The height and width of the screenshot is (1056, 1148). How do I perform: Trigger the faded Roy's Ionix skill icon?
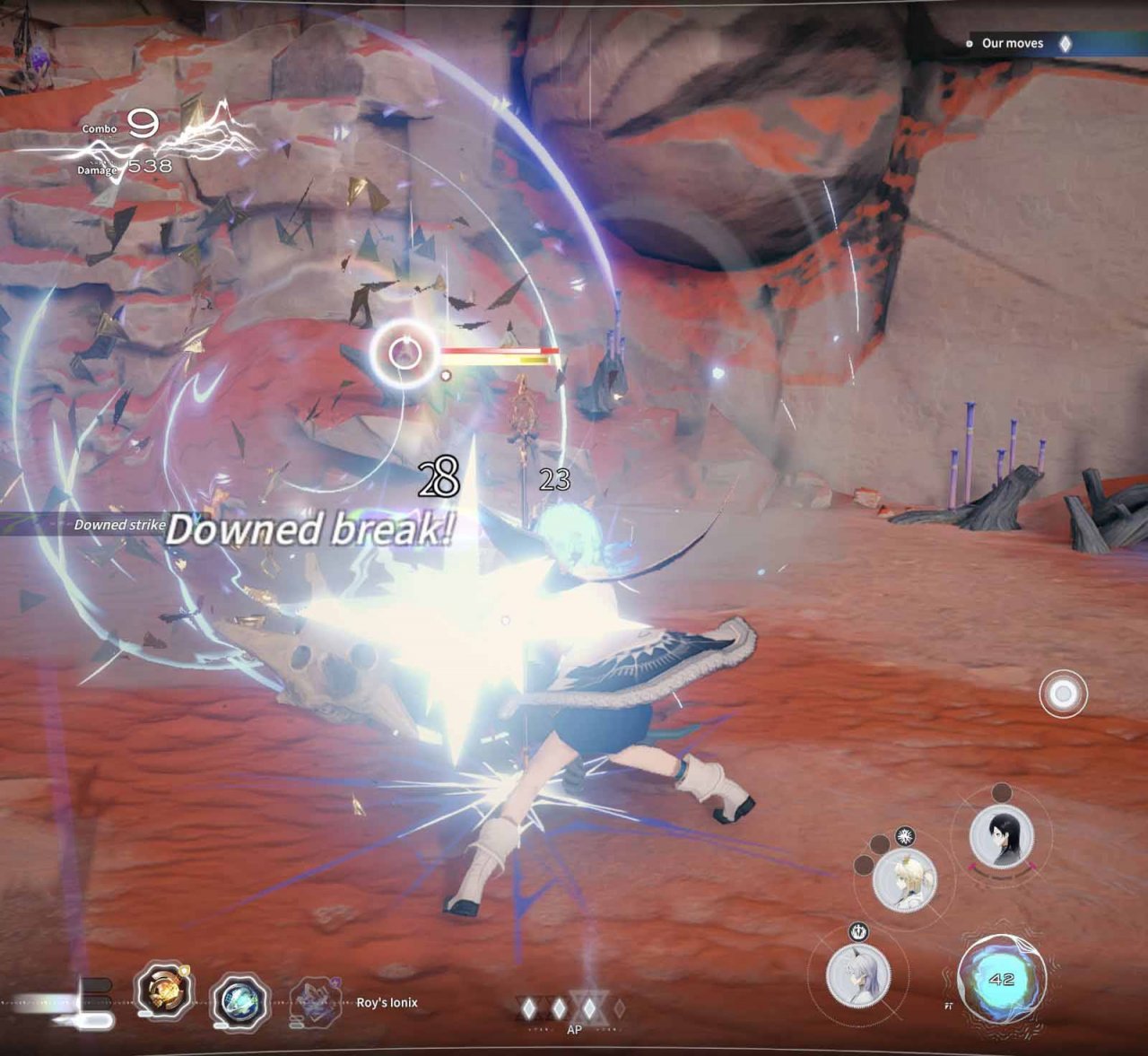click(x=316, y=1001)
